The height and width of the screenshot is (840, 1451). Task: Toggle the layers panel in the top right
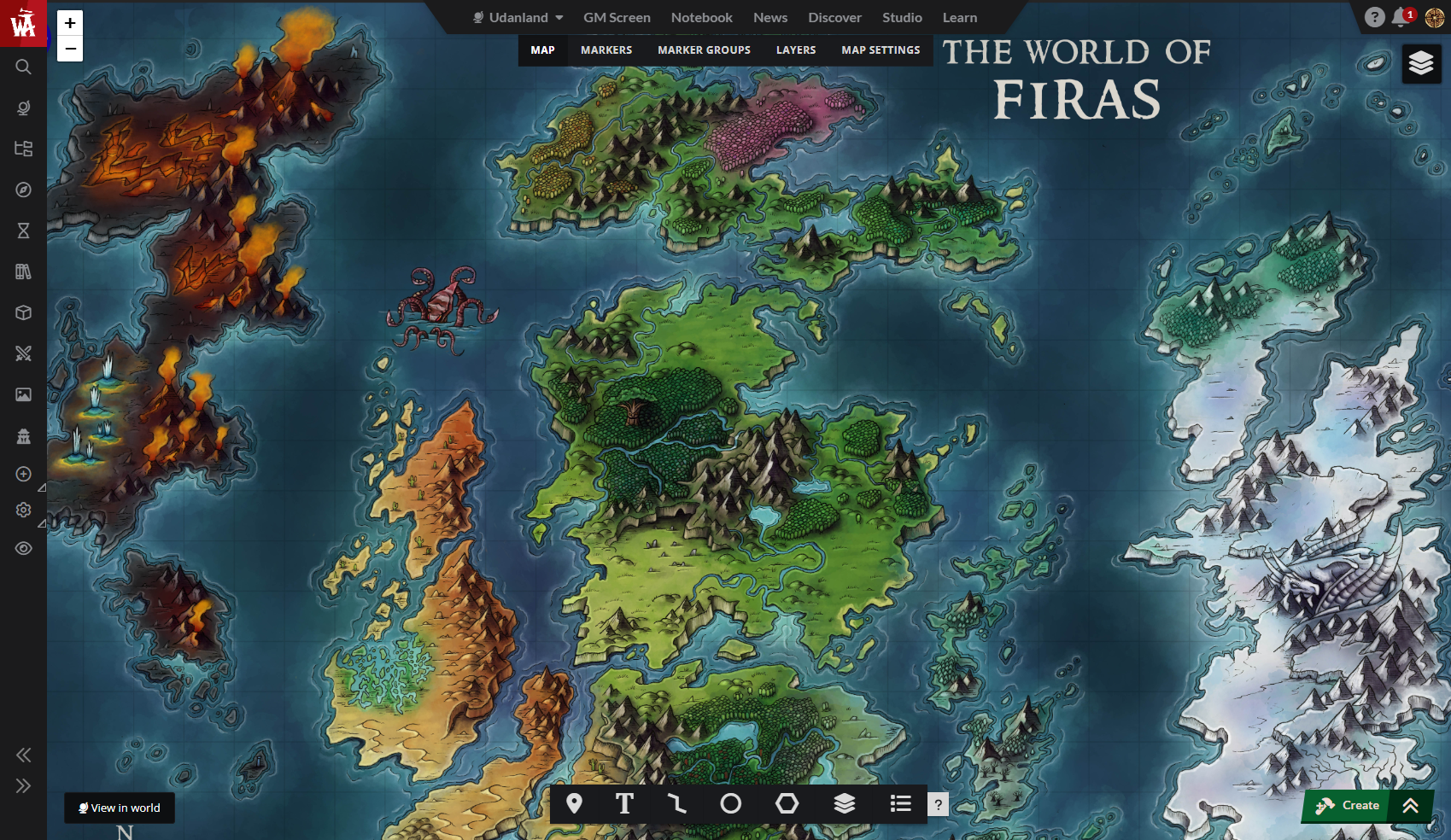[x=1421, y=63]
